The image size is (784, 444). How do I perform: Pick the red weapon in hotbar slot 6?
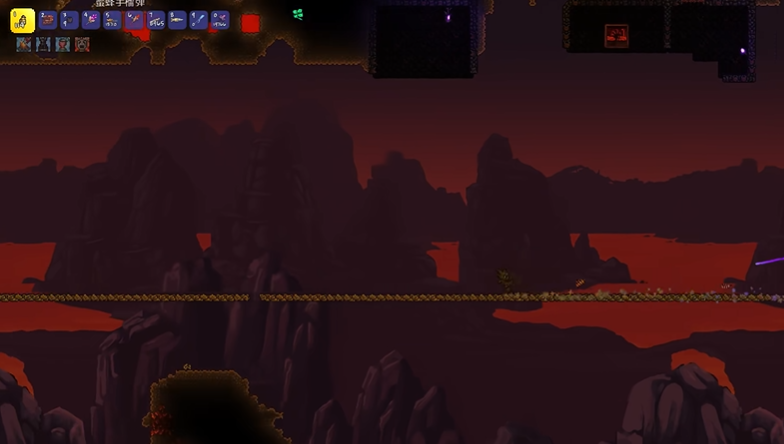pos(134,20)
